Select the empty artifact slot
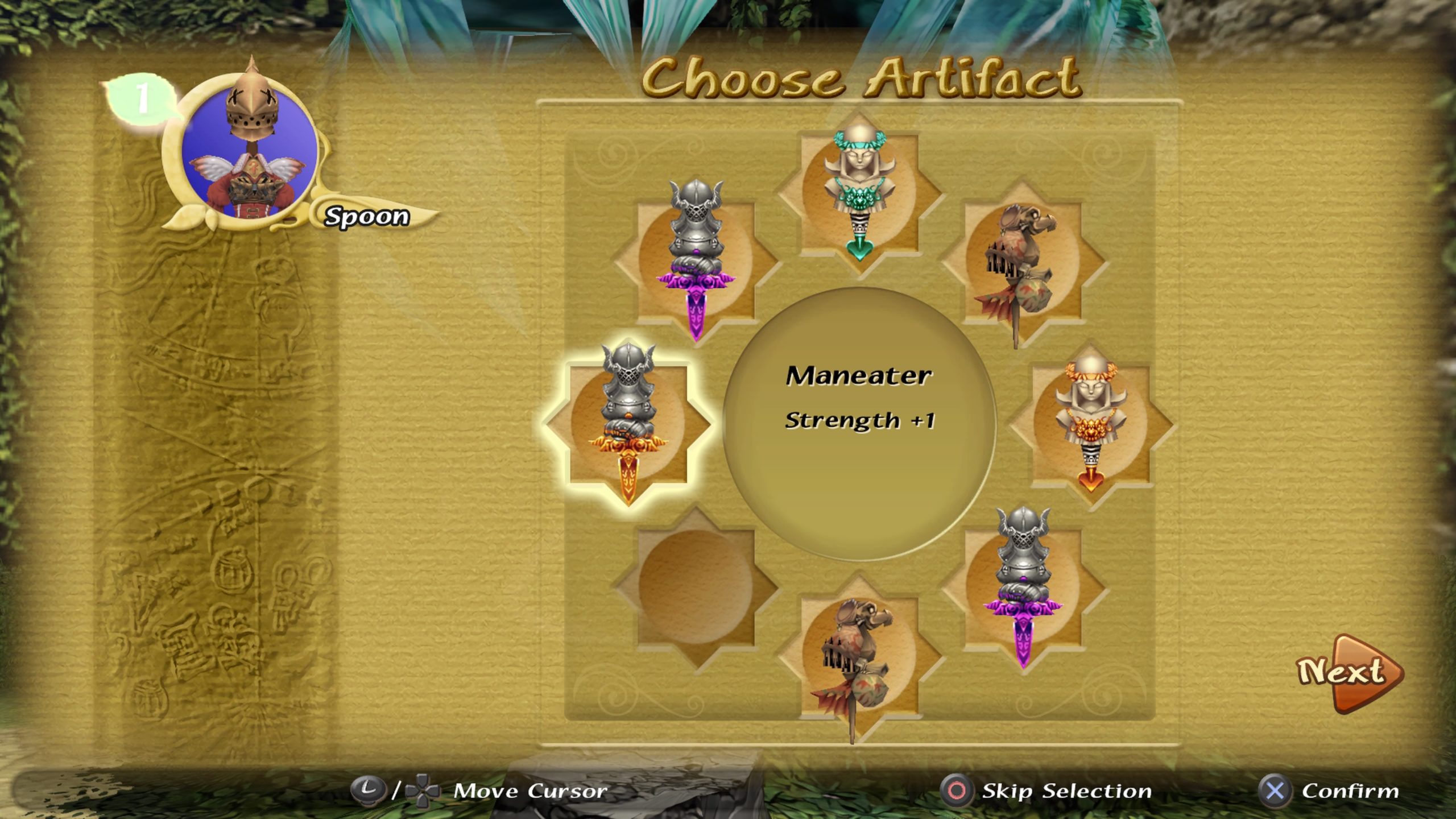This screenshot has height=819, width=1456. (695, 587)
